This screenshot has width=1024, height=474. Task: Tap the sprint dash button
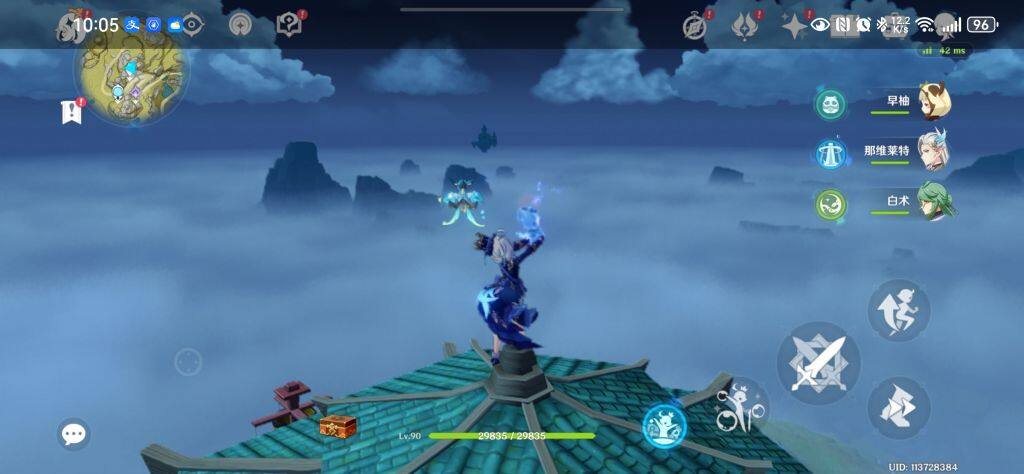898,407
